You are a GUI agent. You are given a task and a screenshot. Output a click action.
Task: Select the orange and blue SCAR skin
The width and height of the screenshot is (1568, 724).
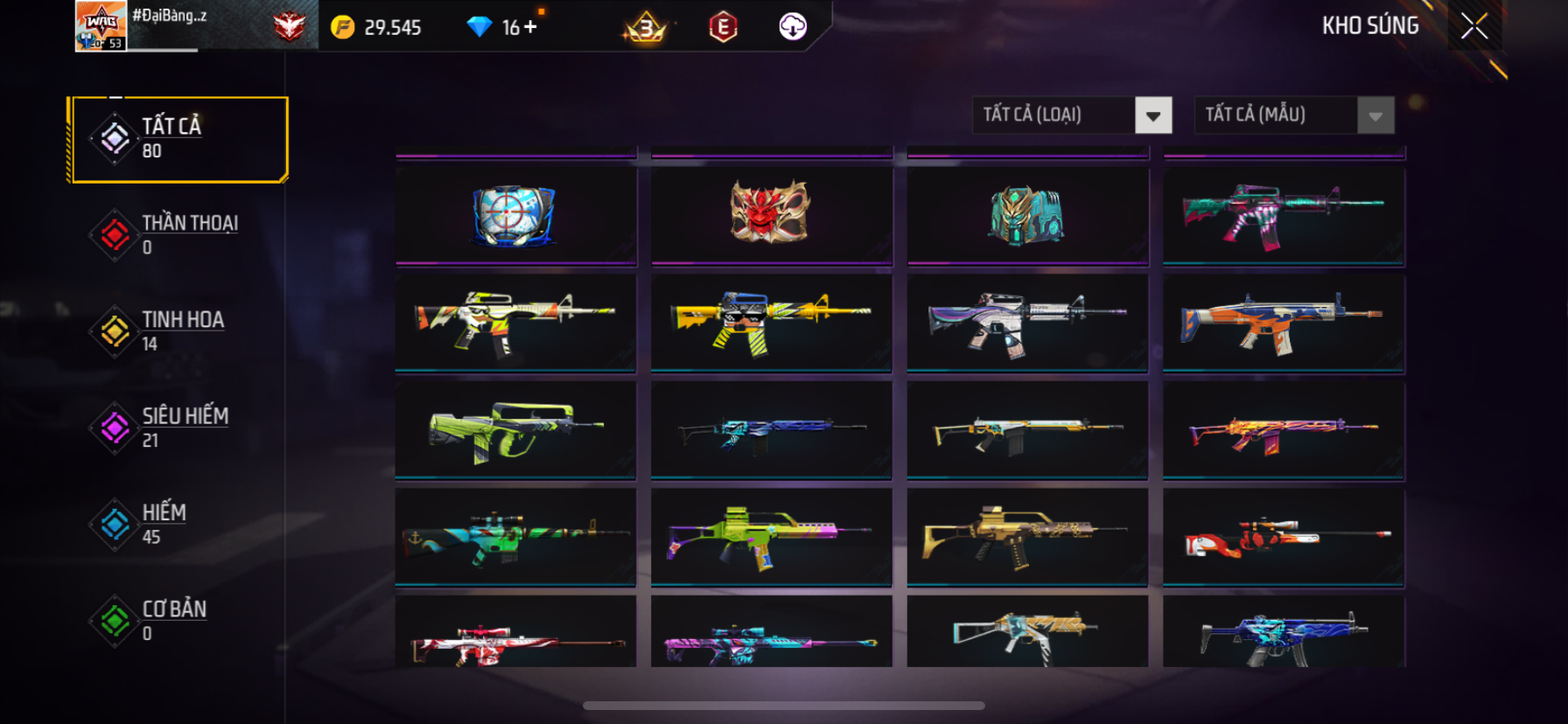click(1284, 323)
